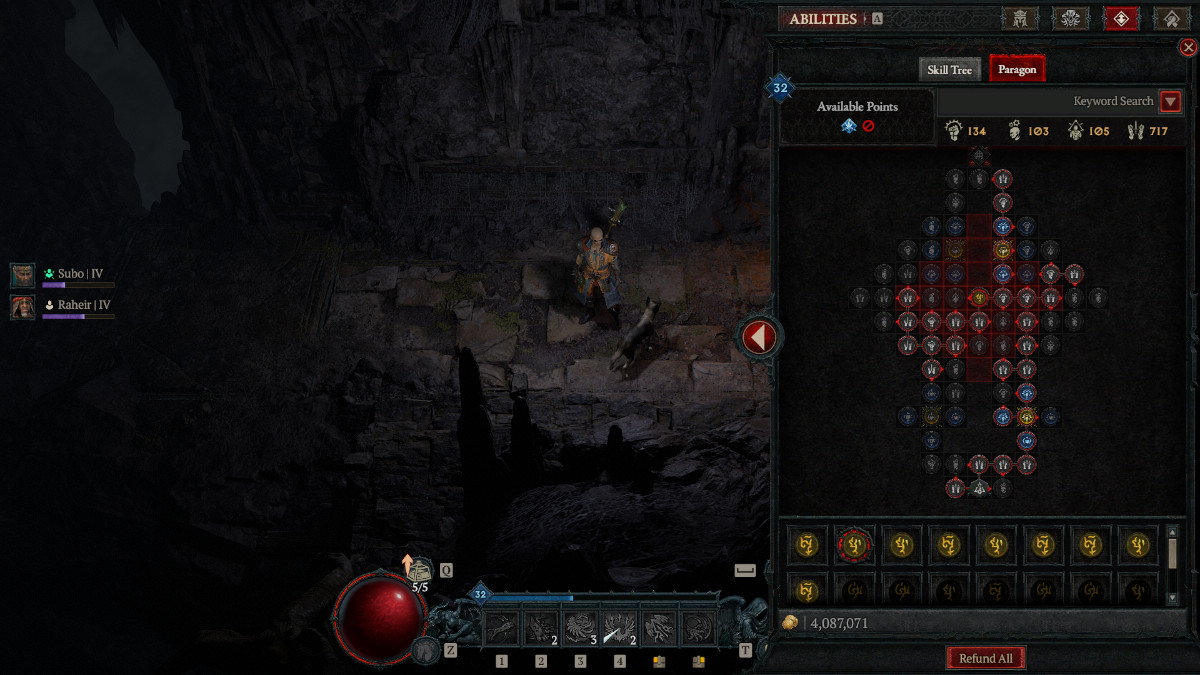Open the tab right of the helmet icon
The height and width of the screenshot is (675, 1200).
[x=1070, y=19]
